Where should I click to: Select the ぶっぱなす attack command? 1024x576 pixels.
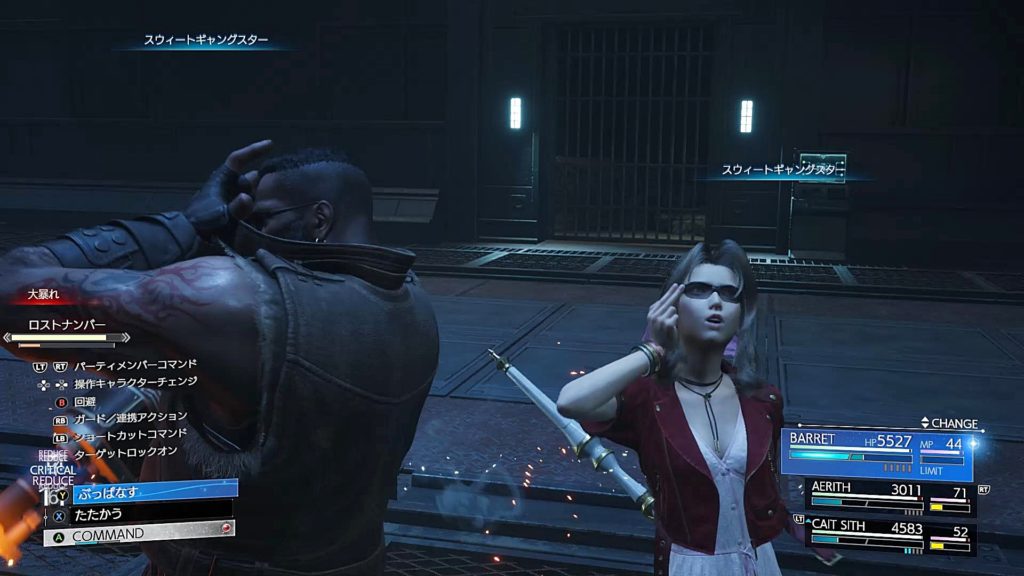pos(150,491)
